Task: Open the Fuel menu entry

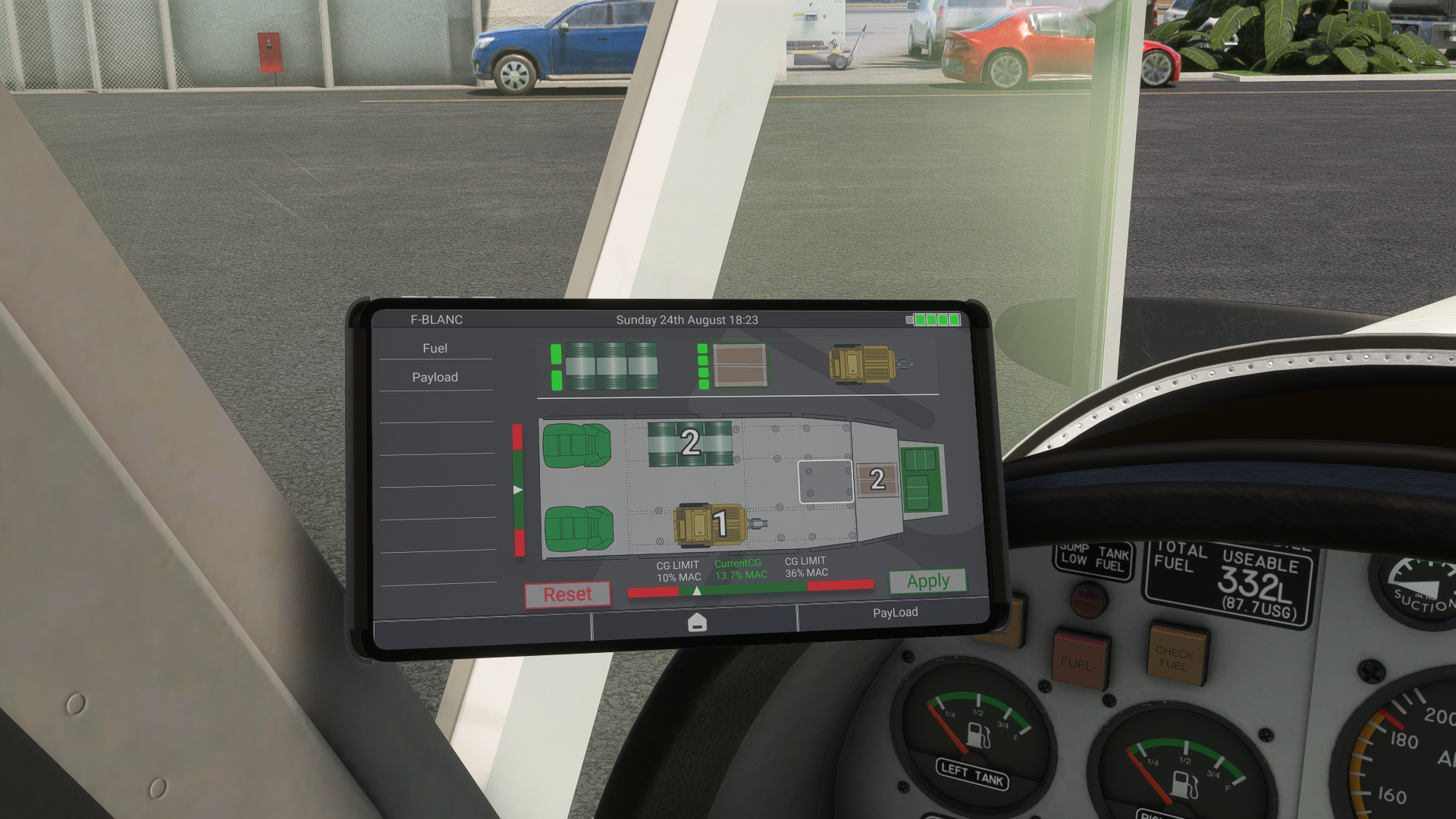Action: pos(435,348)
